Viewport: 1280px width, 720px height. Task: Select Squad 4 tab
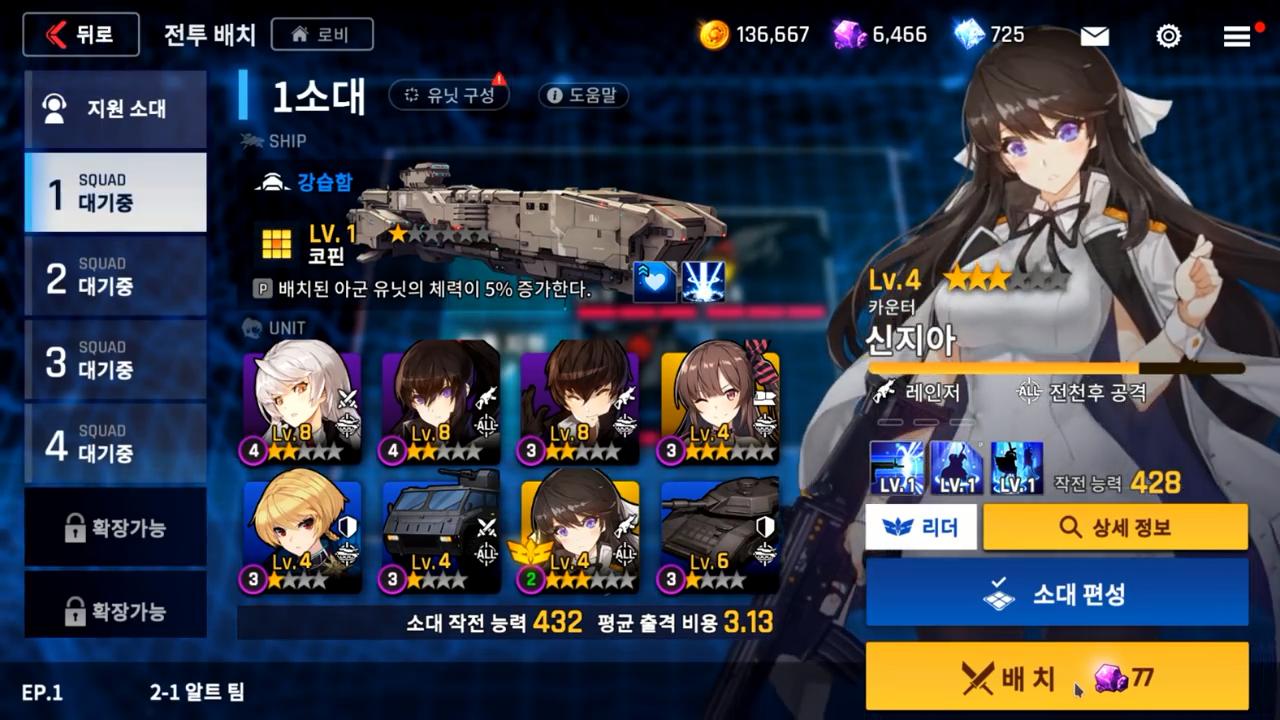pos(115,444)
